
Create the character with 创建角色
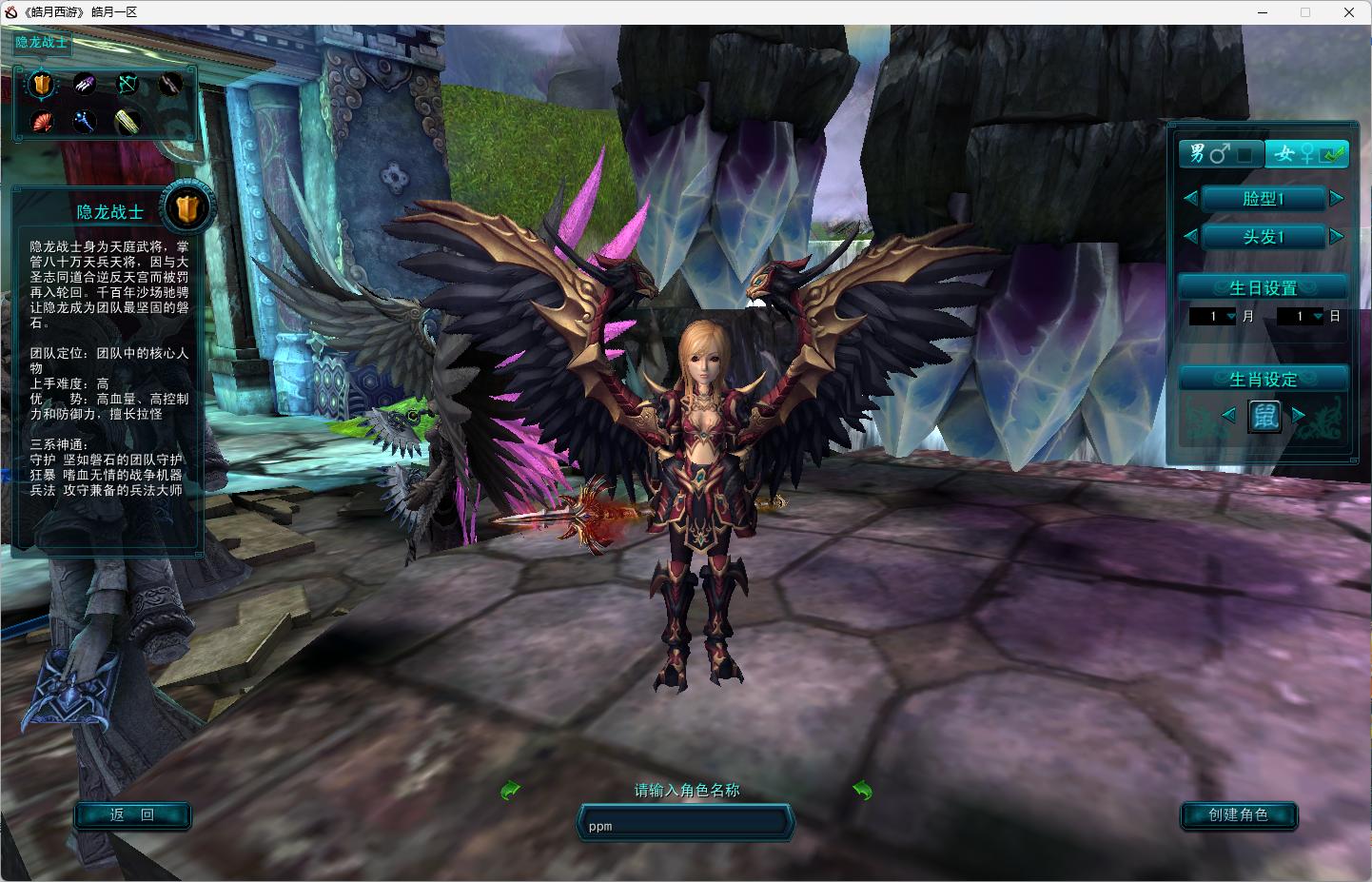tap(1238, 814)
